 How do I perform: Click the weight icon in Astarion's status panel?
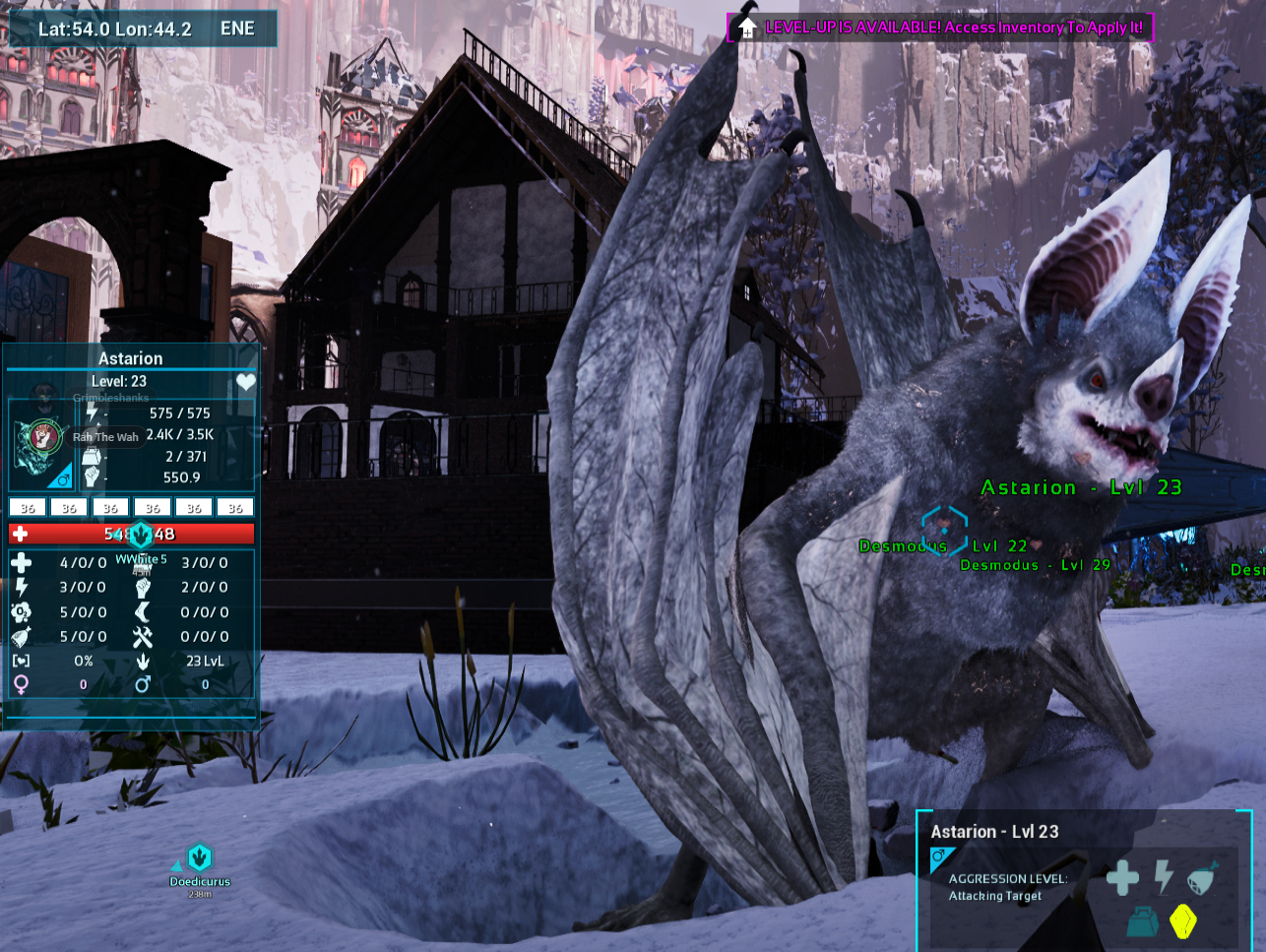tap(1144, 921)
